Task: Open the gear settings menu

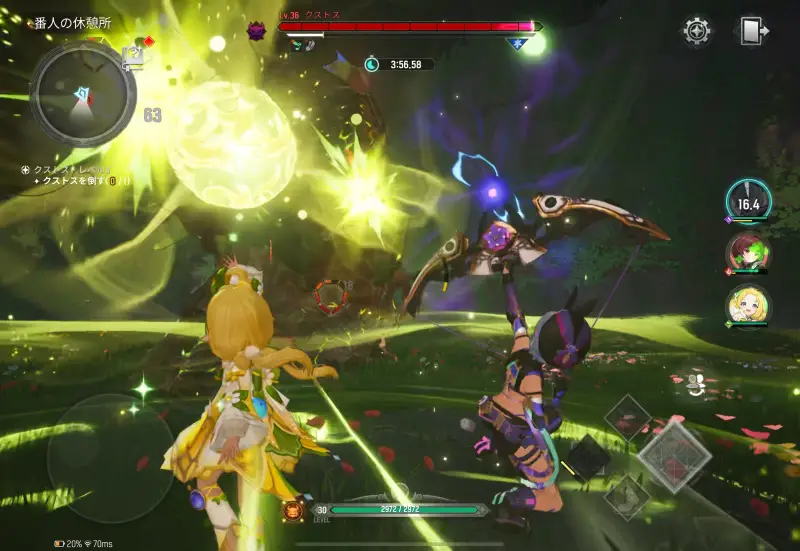Action: coord(697,30)
